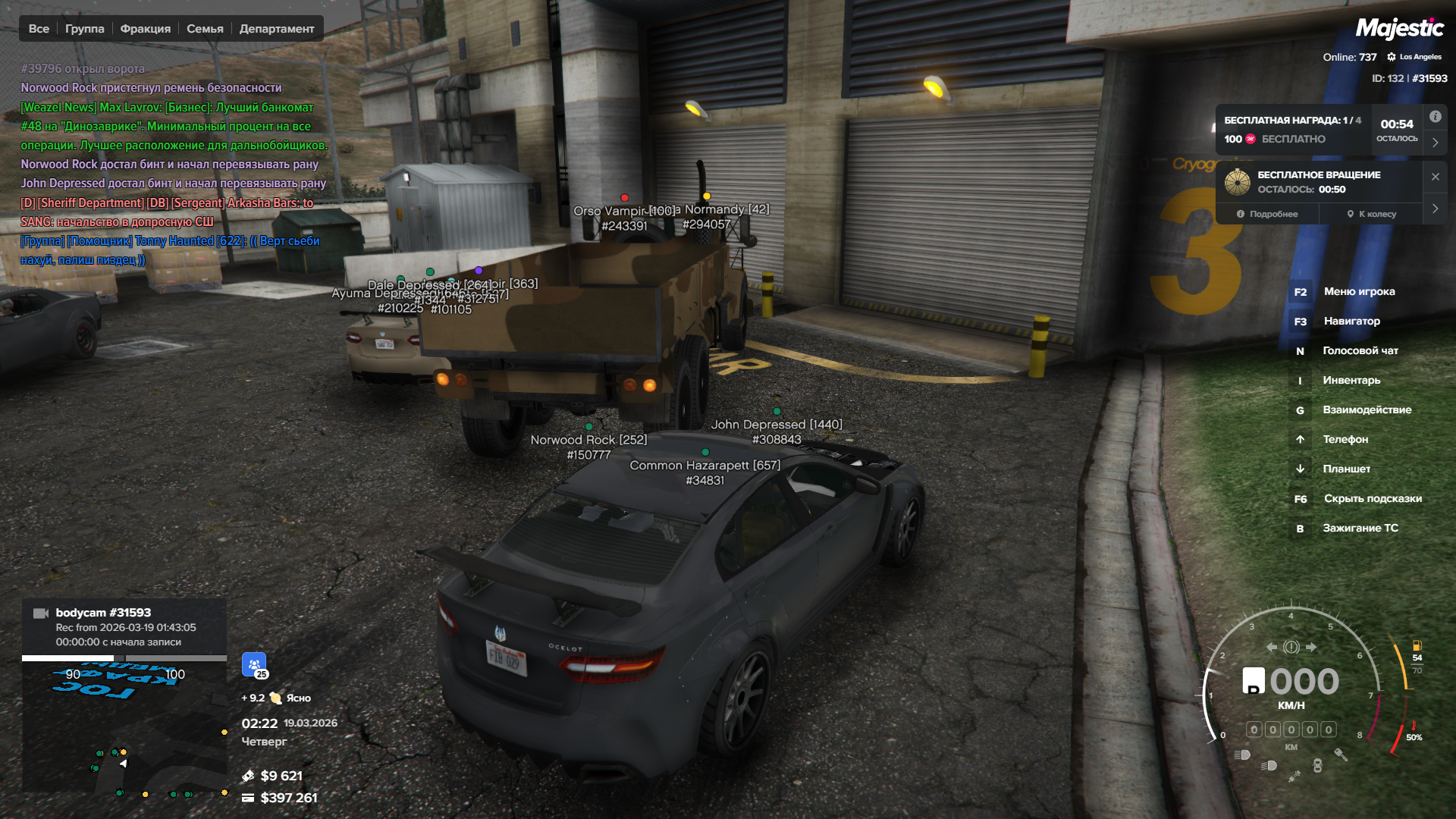Open Подробнее about the free spin

point(1267,214)
